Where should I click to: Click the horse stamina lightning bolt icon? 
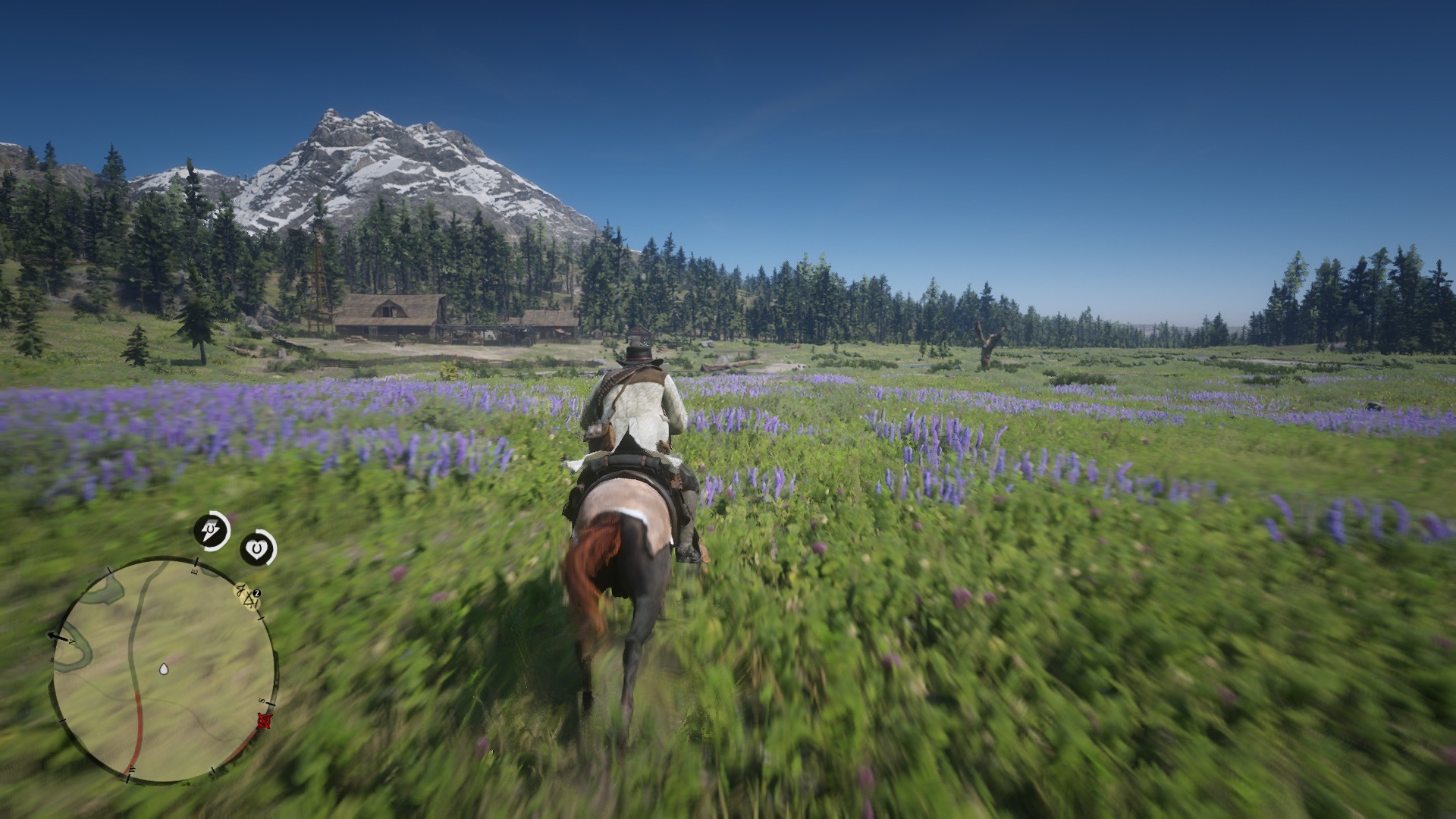point(212,531)
